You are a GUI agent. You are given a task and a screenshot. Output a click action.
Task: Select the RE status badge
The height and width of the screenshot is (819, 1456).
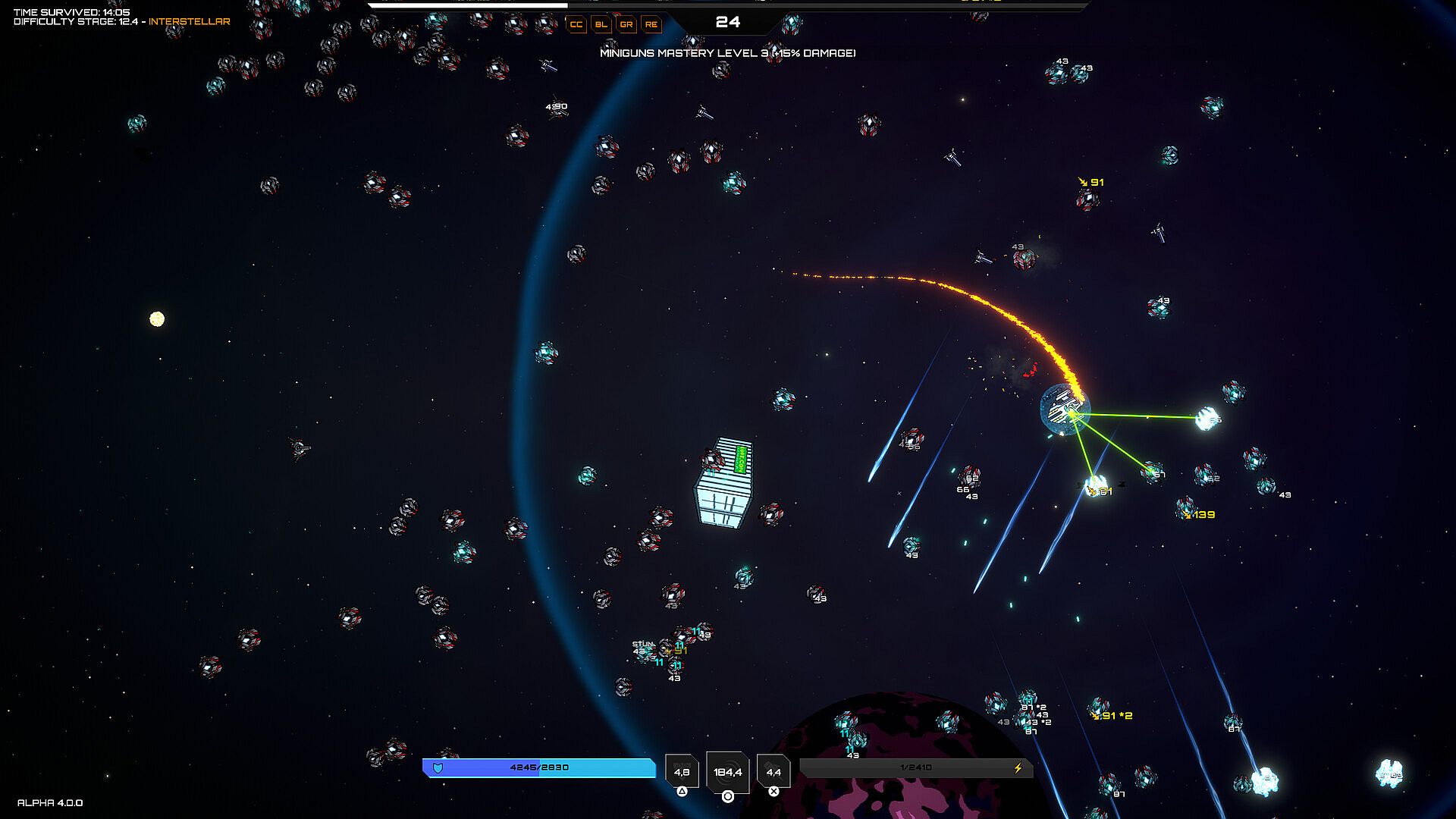[x=651, y=24]
